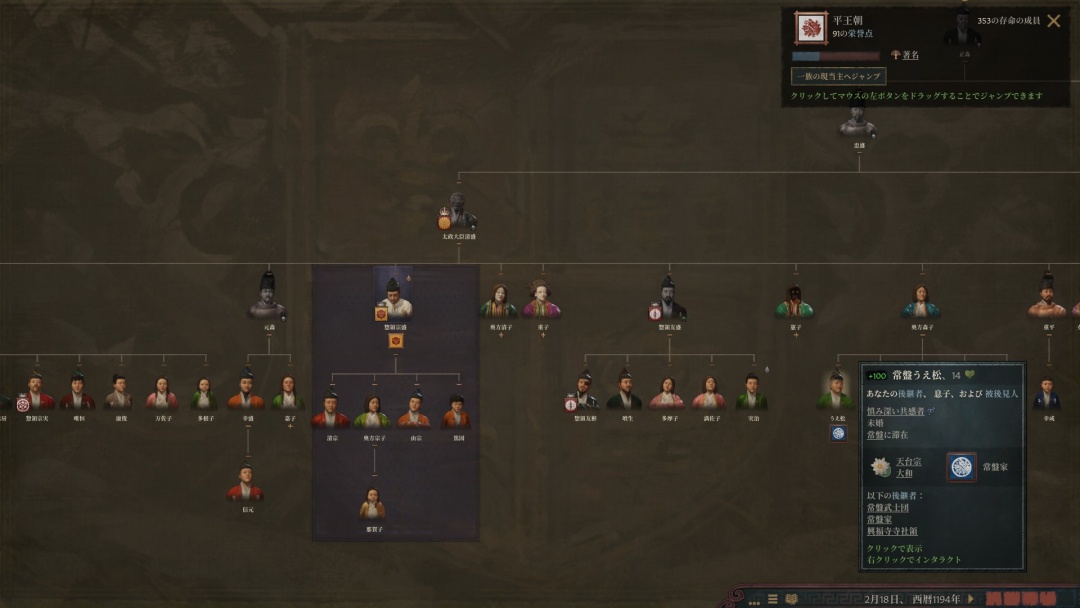Open the 著名 prestige level link
Image resolution: width=1080 pixels, height=608 pixels.
click(910, 55)
